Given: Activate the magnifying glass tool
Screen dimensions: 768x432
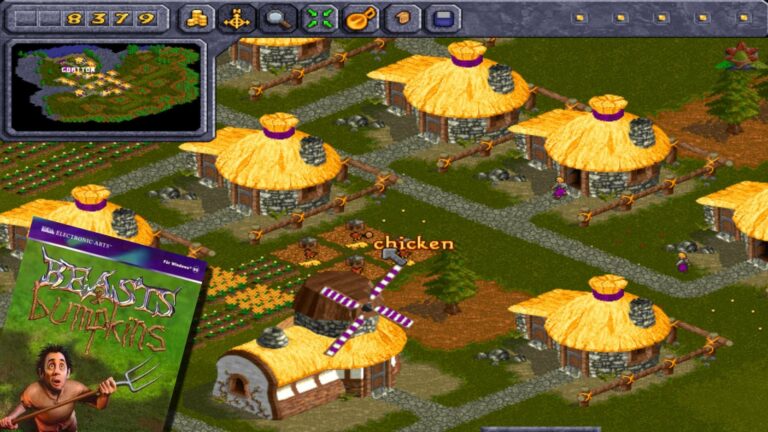Looking at the screenshot, I should click(x=279, y=18).
